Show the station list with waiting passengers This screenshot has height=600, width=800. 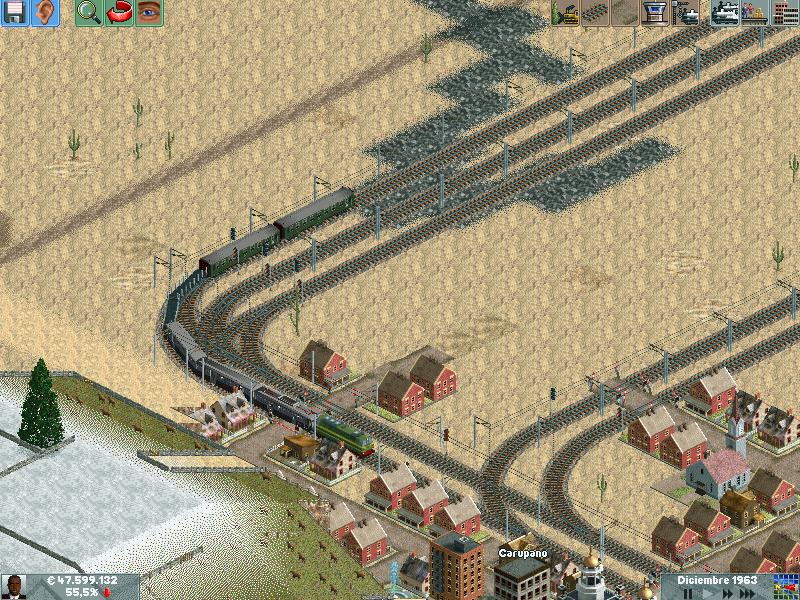tap(755, 13)
